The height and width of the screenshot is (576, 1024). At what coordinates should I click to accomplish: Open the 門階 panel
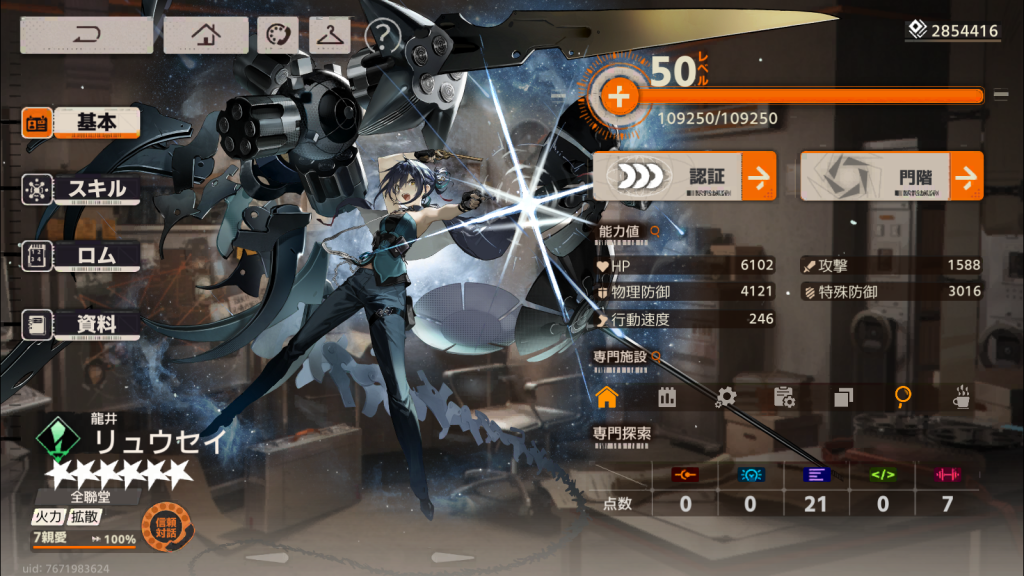891,177
